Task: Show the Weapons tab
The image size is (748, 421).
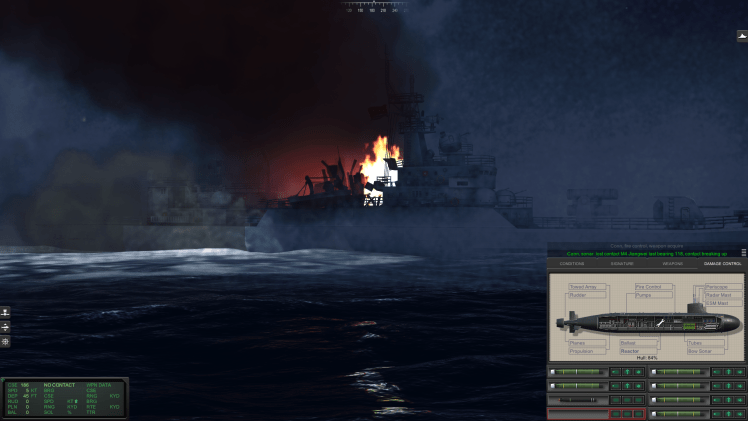Action: (x=673, y=264)
